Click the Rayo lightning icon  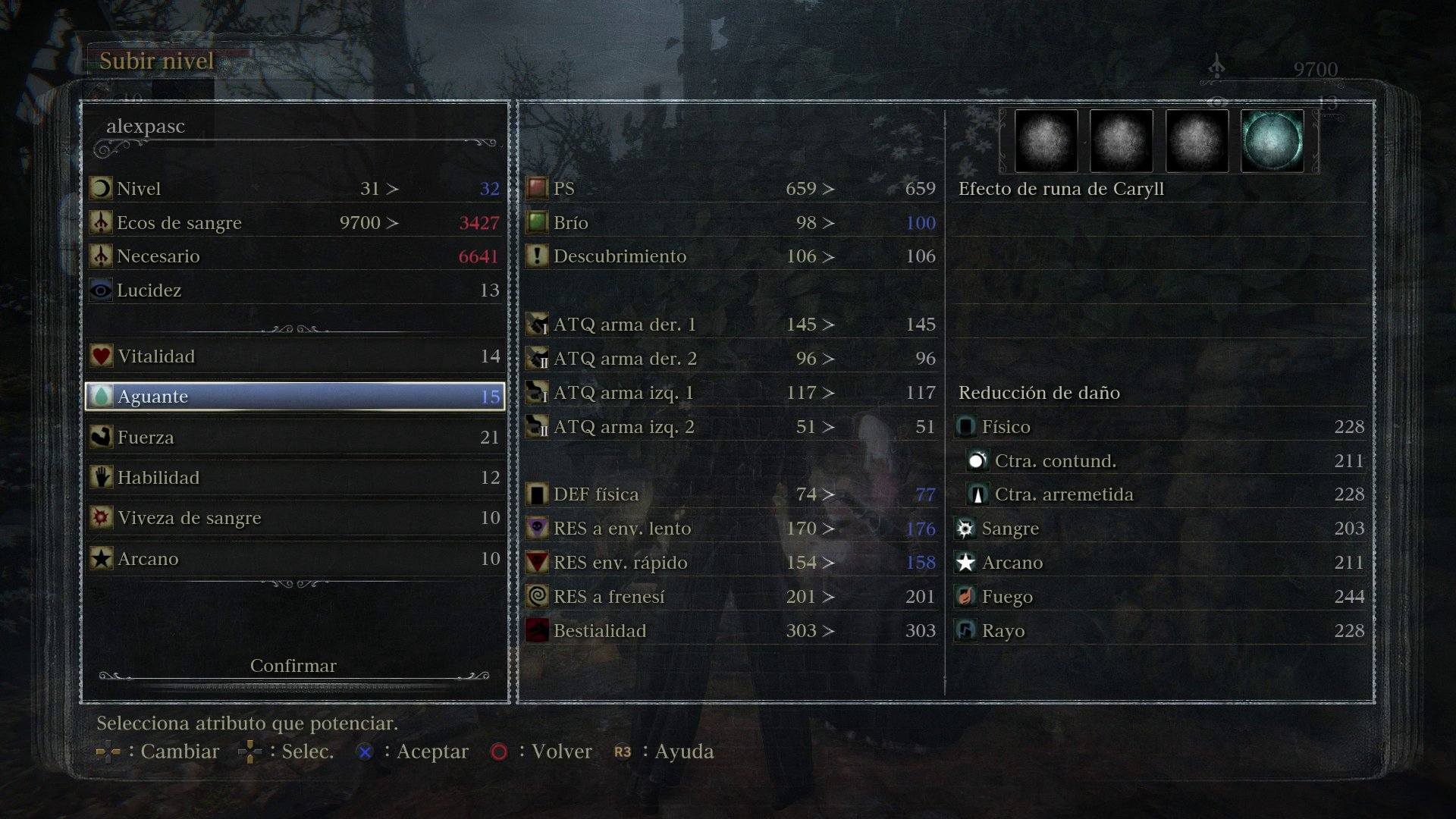[965, 630]
